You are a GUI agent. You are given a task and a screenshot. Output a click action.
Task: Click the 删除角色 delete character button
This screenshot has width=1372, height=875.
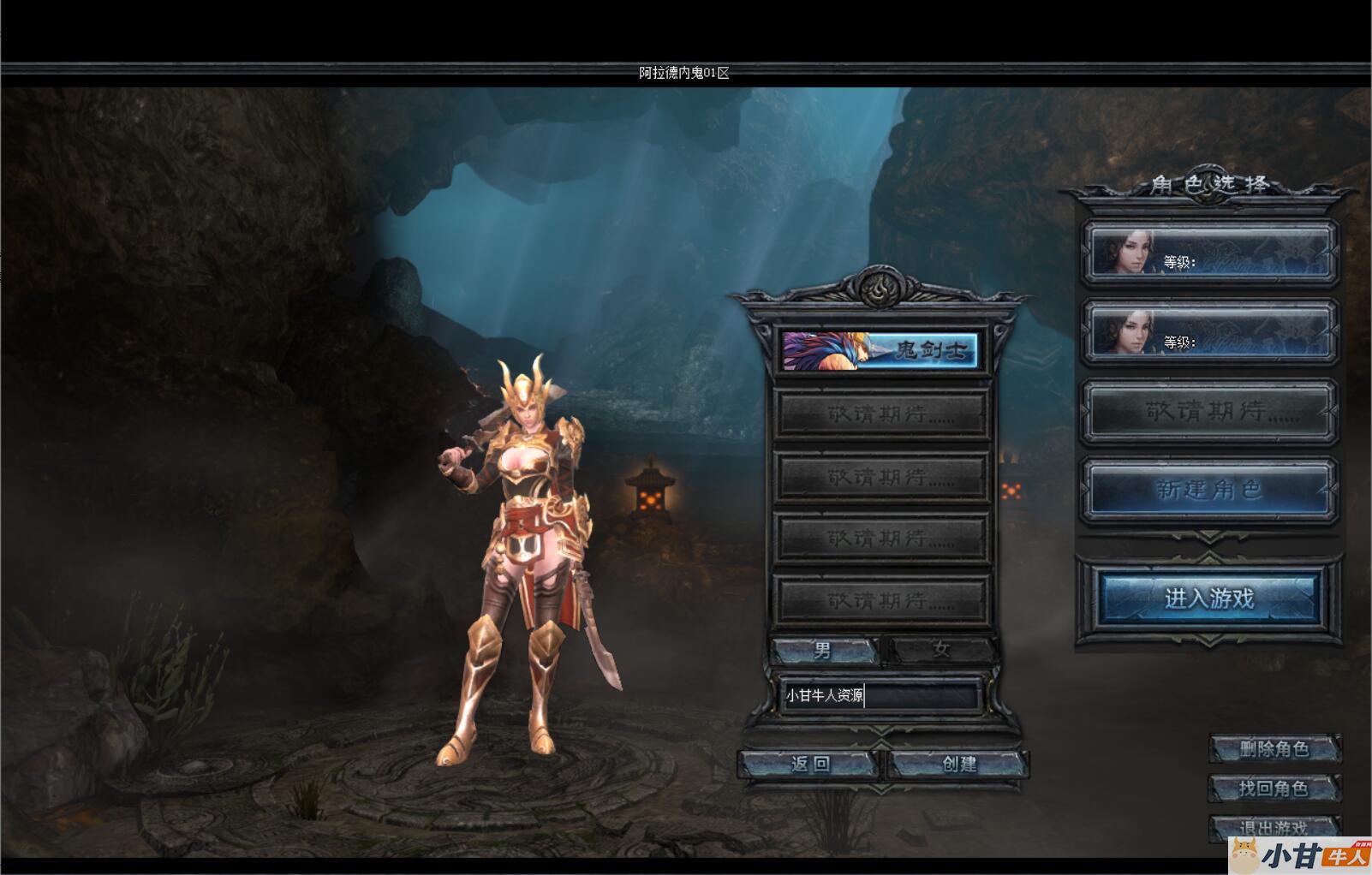click(1274, 749)
